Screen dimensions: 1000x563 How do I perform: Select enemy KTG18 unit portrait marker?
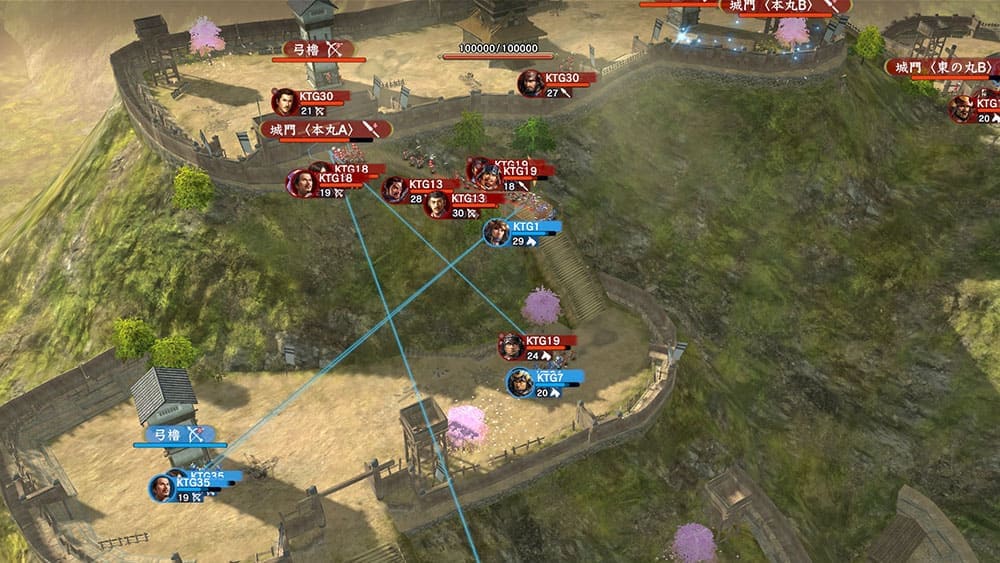point(301,183)
